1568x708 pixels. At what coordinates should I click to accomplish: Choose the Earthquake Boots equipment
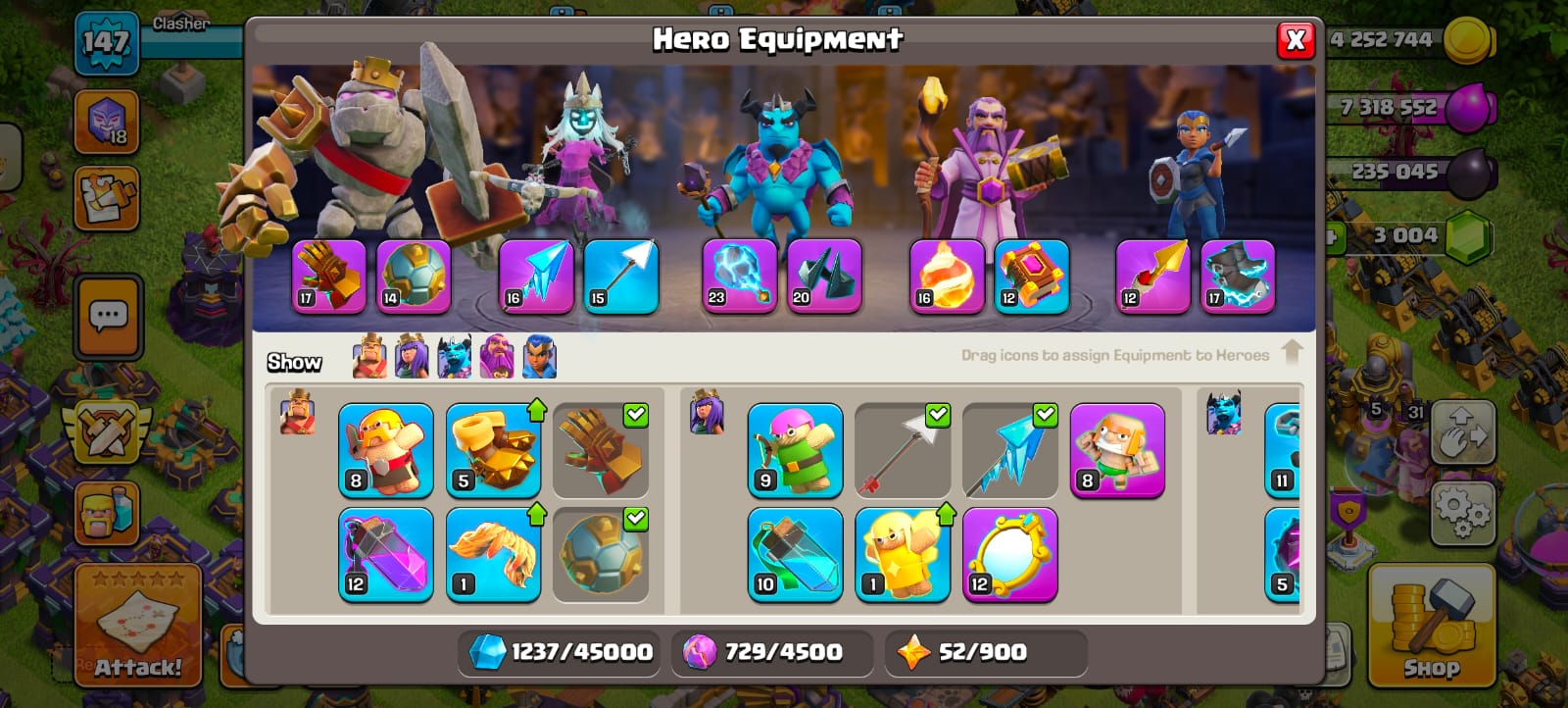(x=493, y=450)
